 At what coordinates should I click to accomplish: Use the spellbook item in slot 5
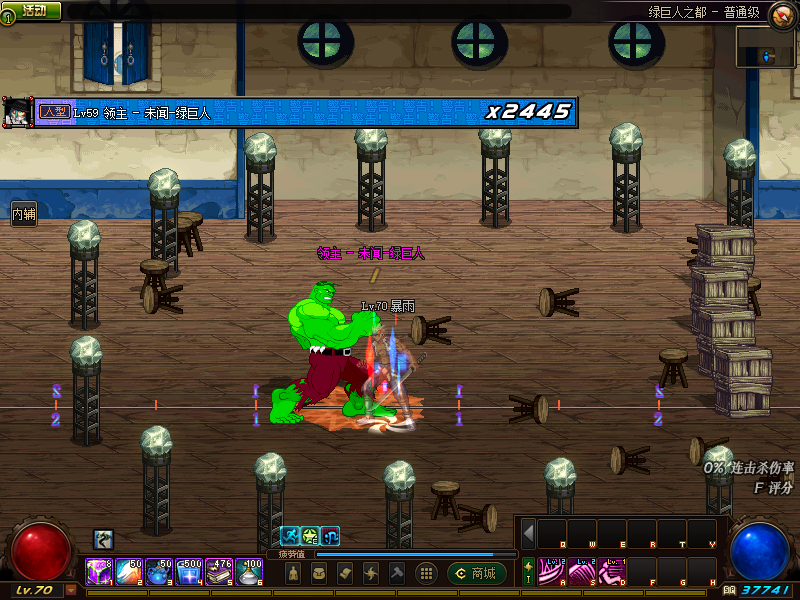click(x=218, y=571)
